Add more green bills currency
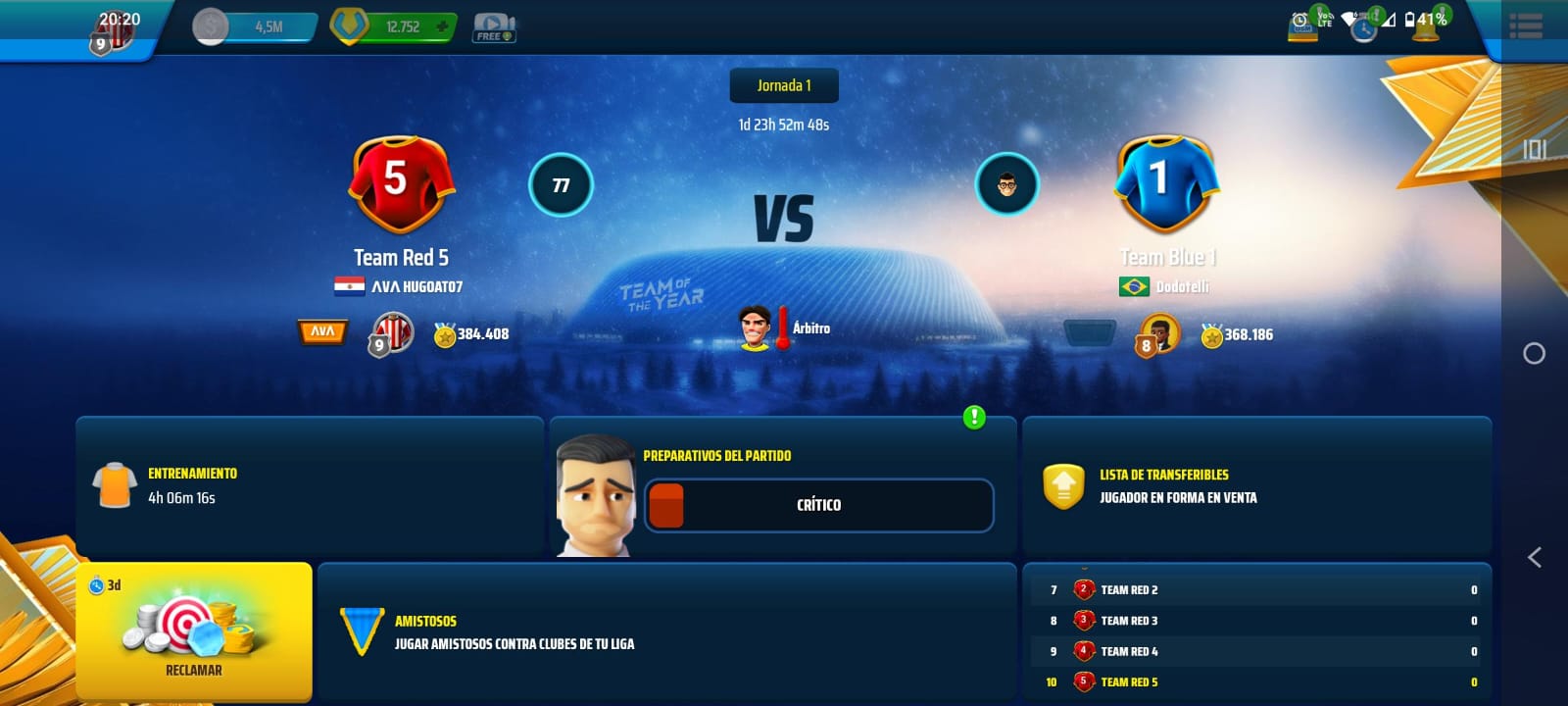This screenshot has width=1568, height=706. point(442,26)
